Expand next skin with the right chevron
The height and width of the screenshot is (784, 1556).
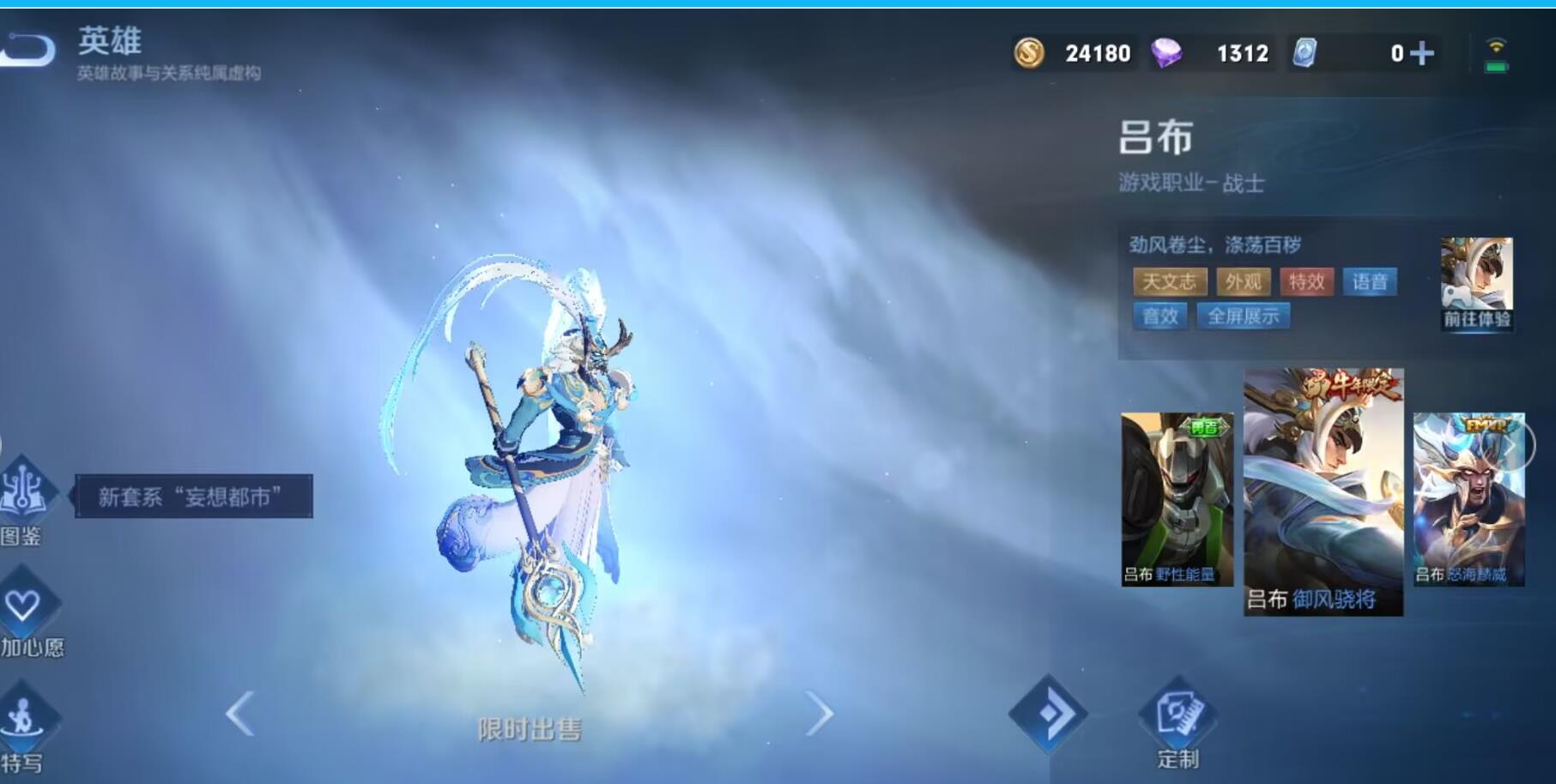821,713
